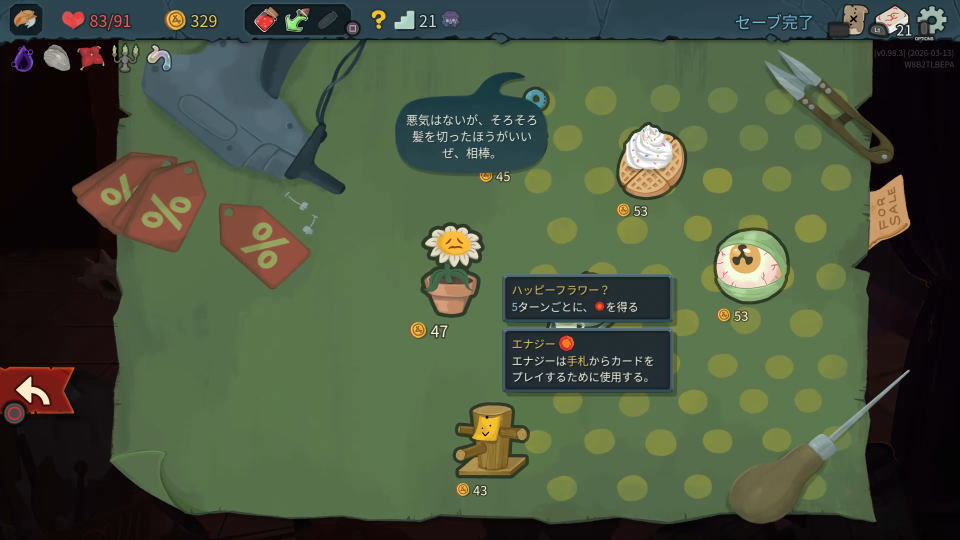Buy the green eyeball relic for 53 gold
960x540 pixels.
751,265
